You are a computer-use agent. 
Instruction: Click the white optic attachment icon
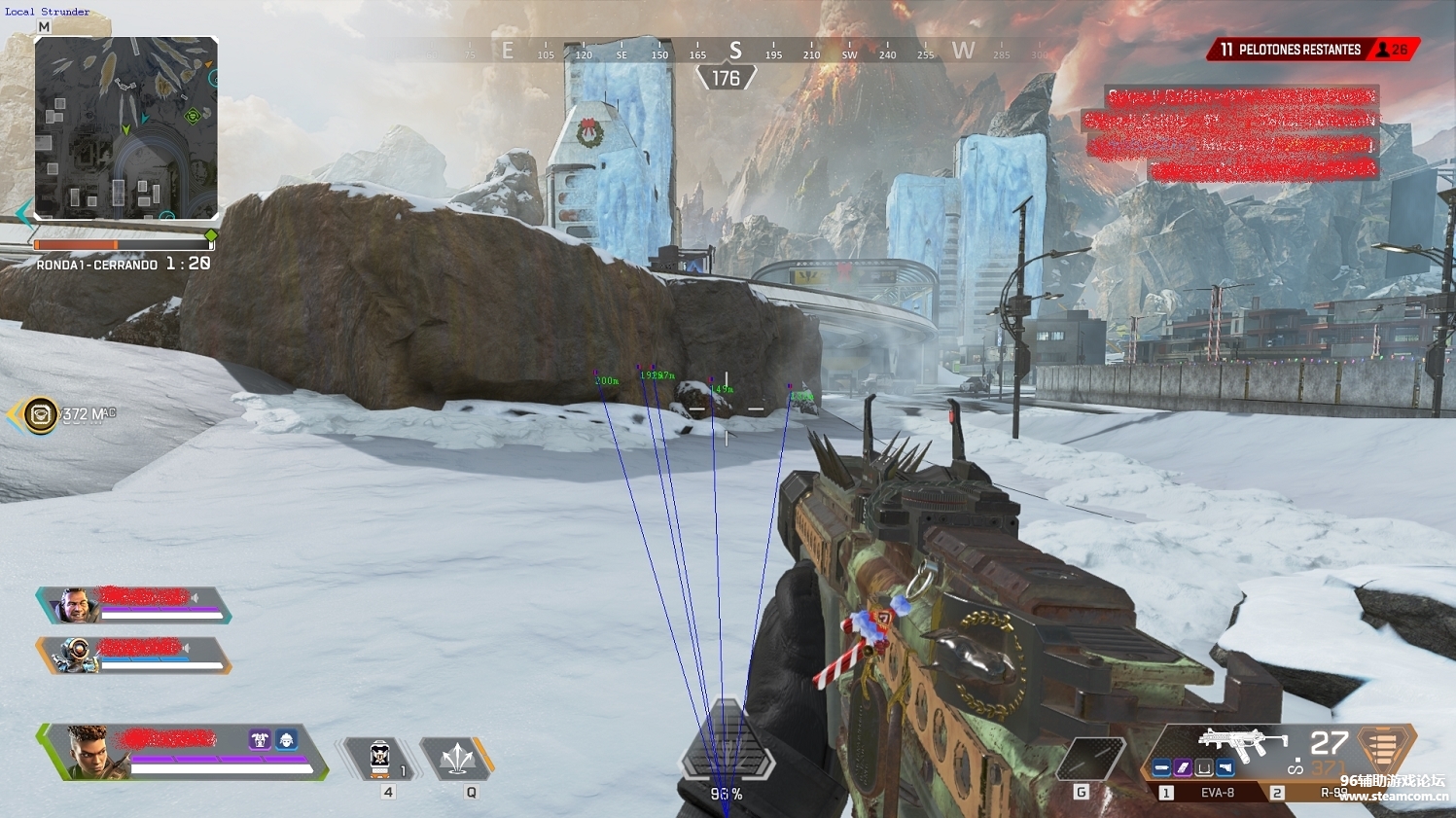tap(1204, 768)
